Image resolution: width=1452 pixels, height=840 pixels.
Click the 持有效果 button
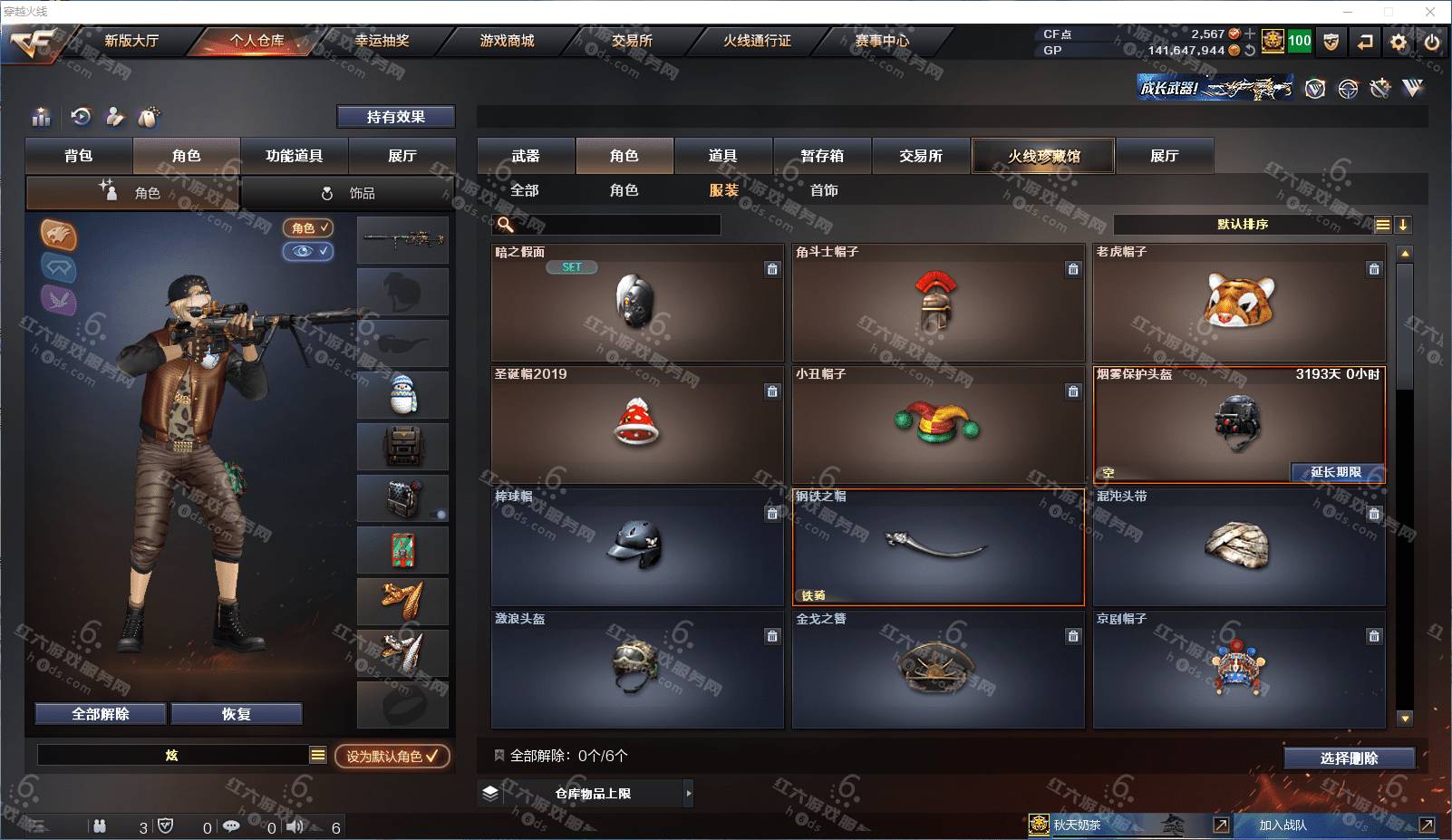(x=395, y=117)
